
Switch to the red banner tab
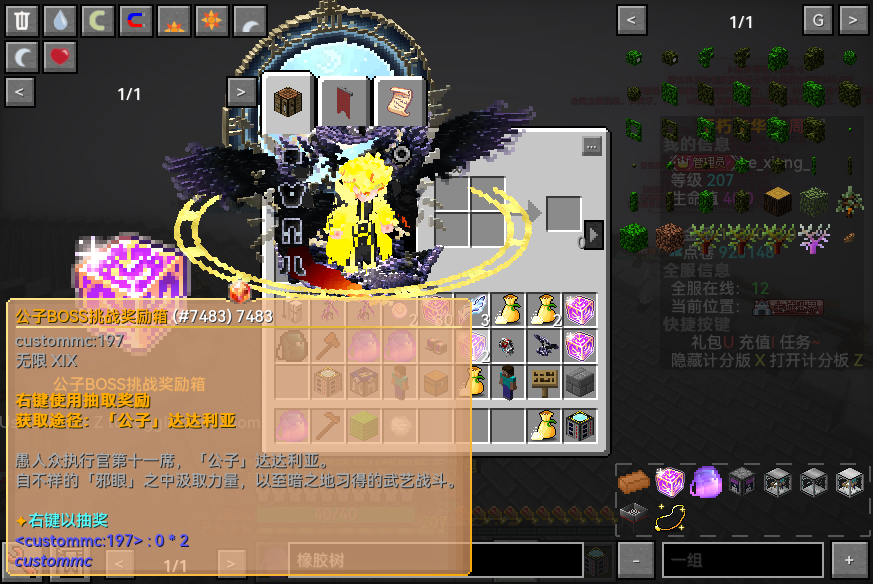point(345,103)
